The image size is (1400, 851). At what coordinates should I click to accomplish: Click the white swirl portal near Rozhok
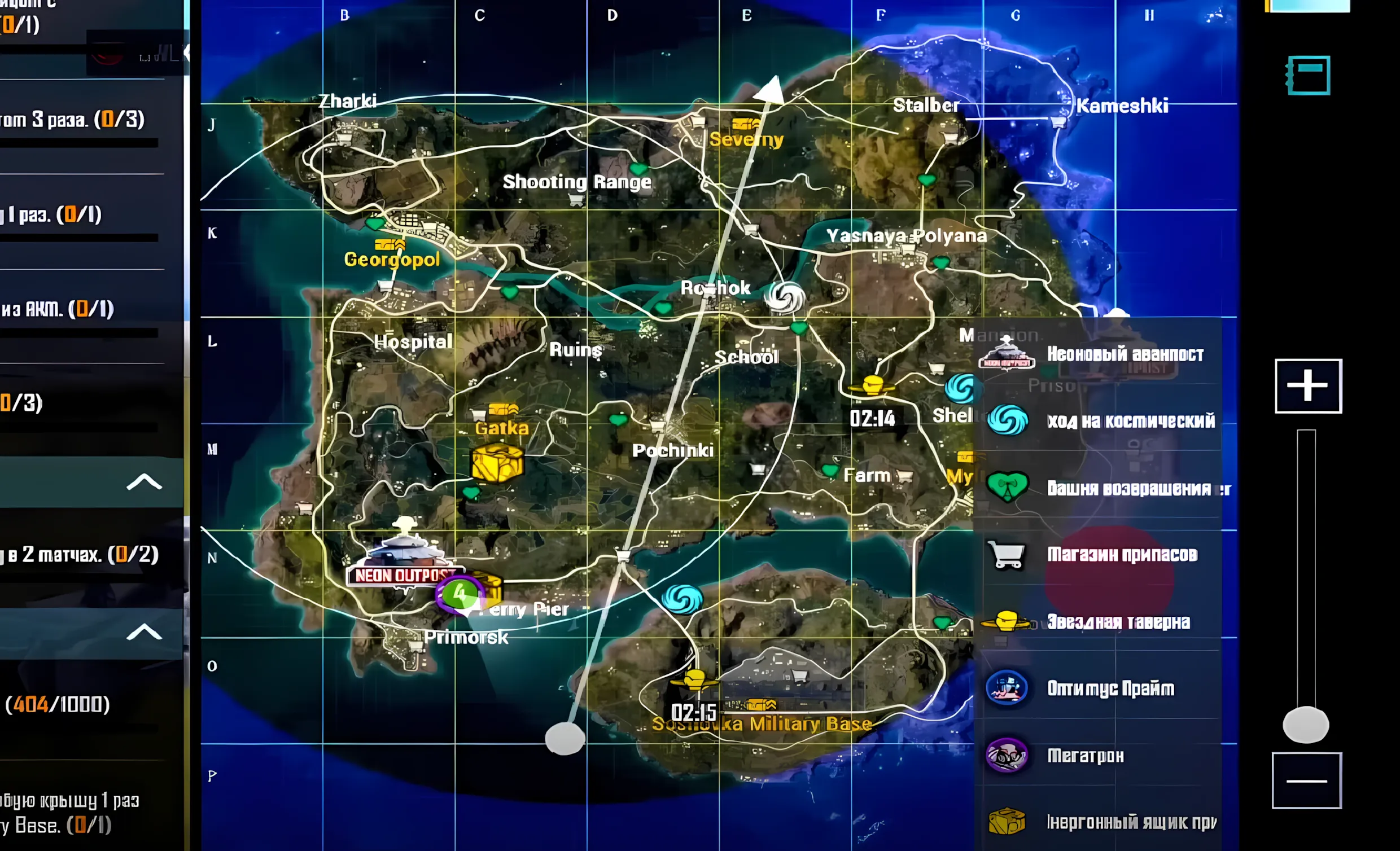click(785, 296)
